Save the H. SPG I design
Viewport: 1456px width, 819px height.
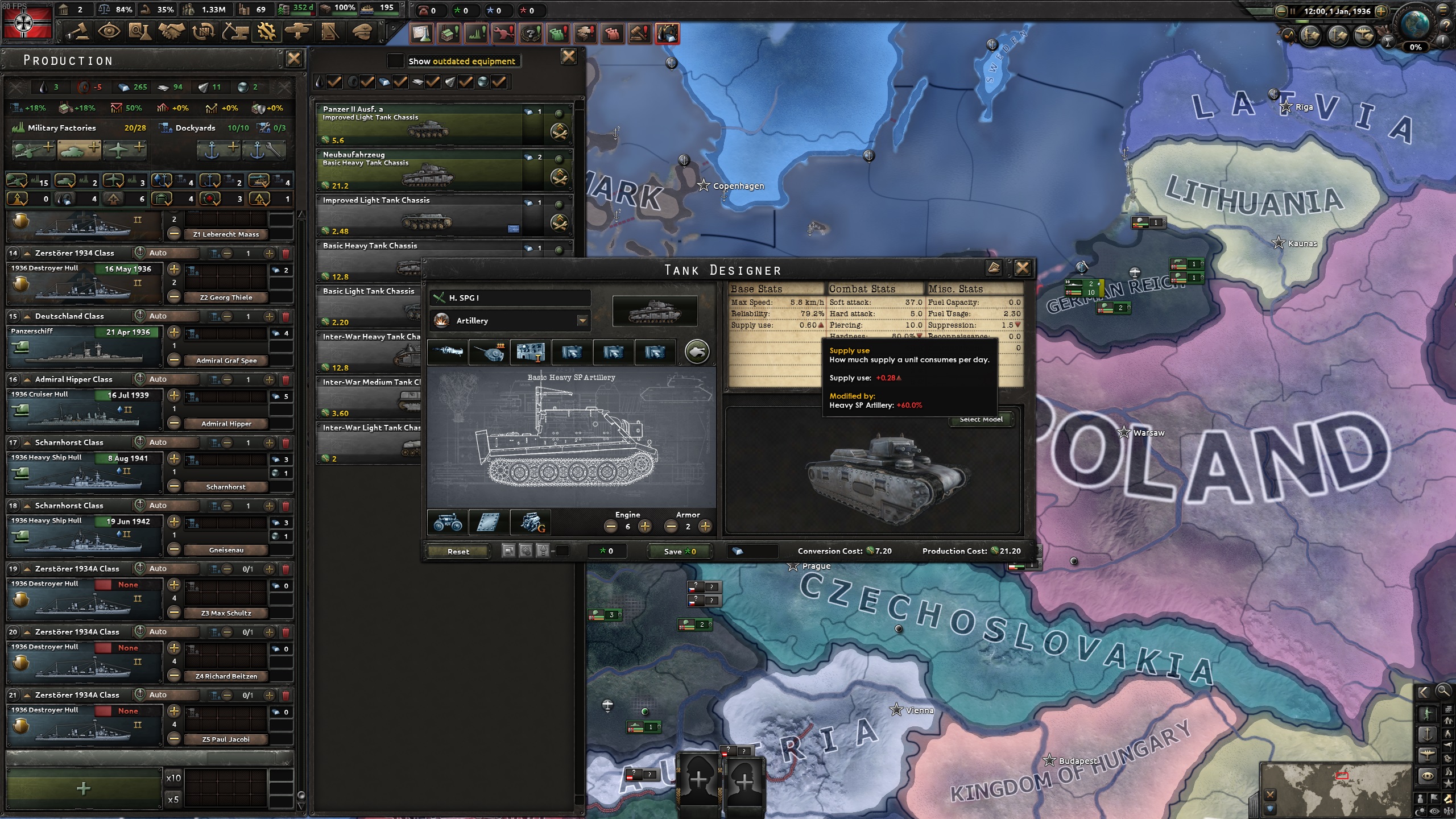679,551
